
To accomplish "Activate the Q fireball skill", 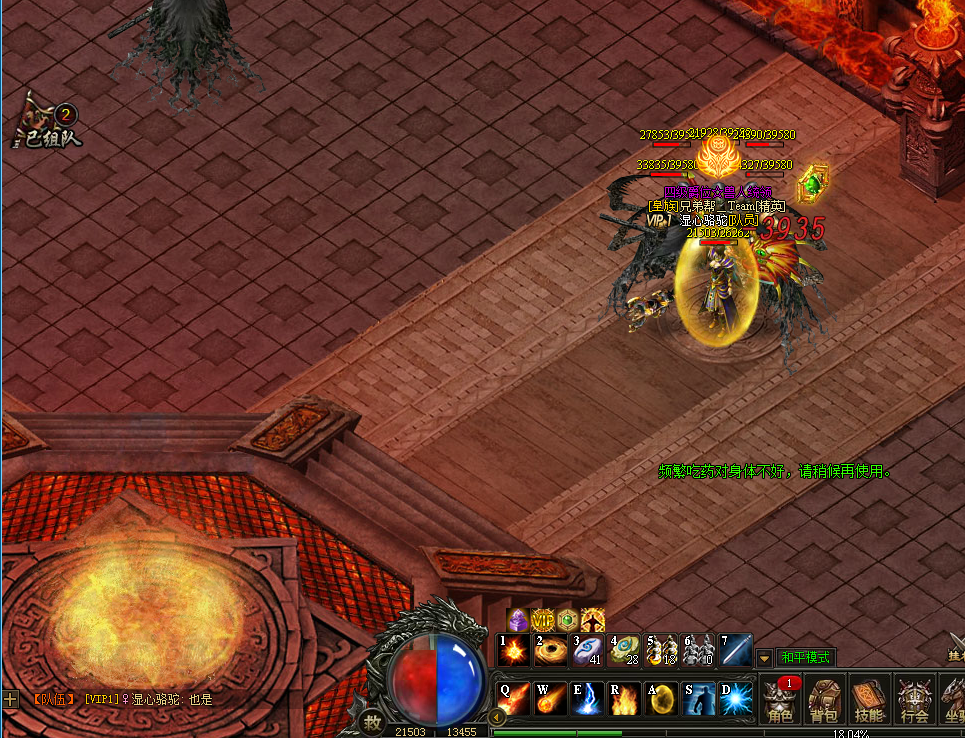I will pyautogui.click(x=514, y=698).
